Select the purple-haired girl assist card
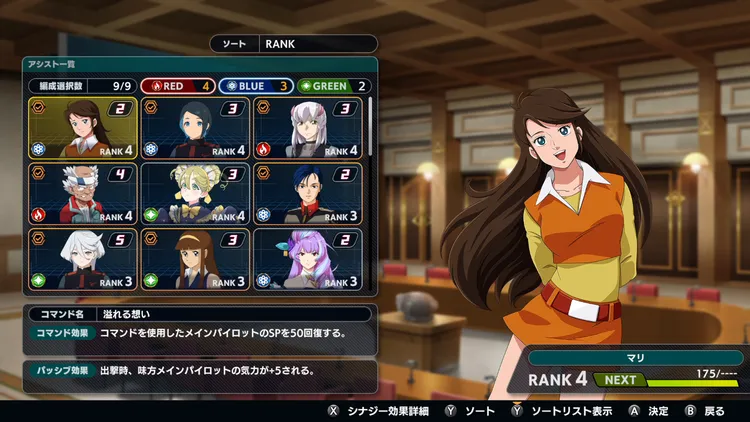750x422 pixels. click(x=307, y=259)
